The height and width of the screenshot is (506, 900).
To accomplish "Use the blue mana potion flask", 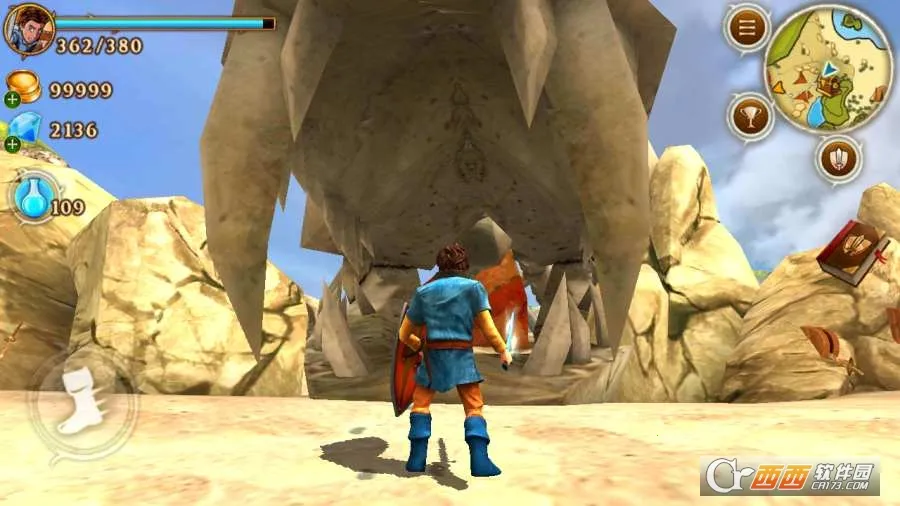I will (36, 199).
